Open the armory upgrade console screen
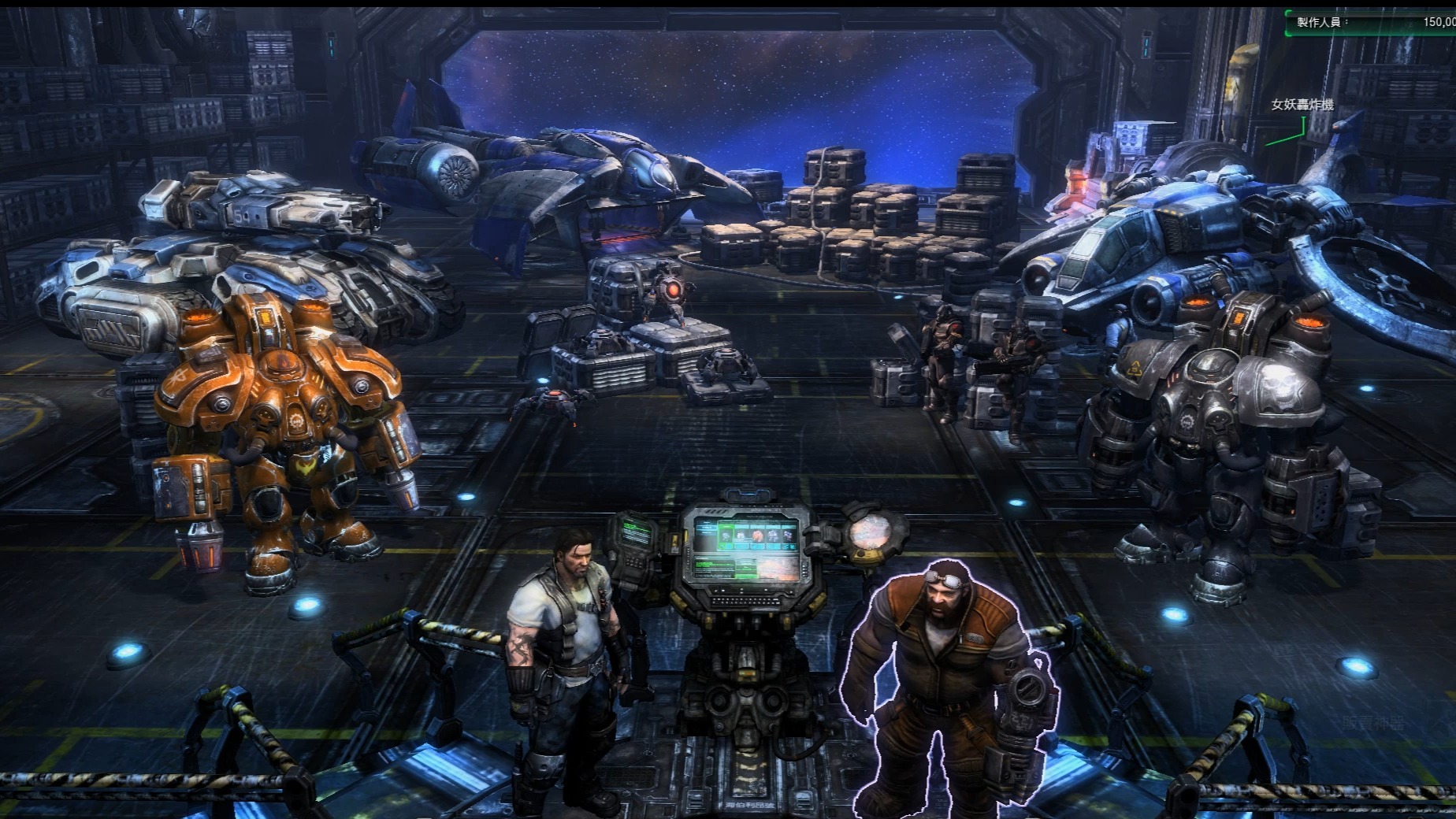The image size is (1456, 819). point(743,550)
